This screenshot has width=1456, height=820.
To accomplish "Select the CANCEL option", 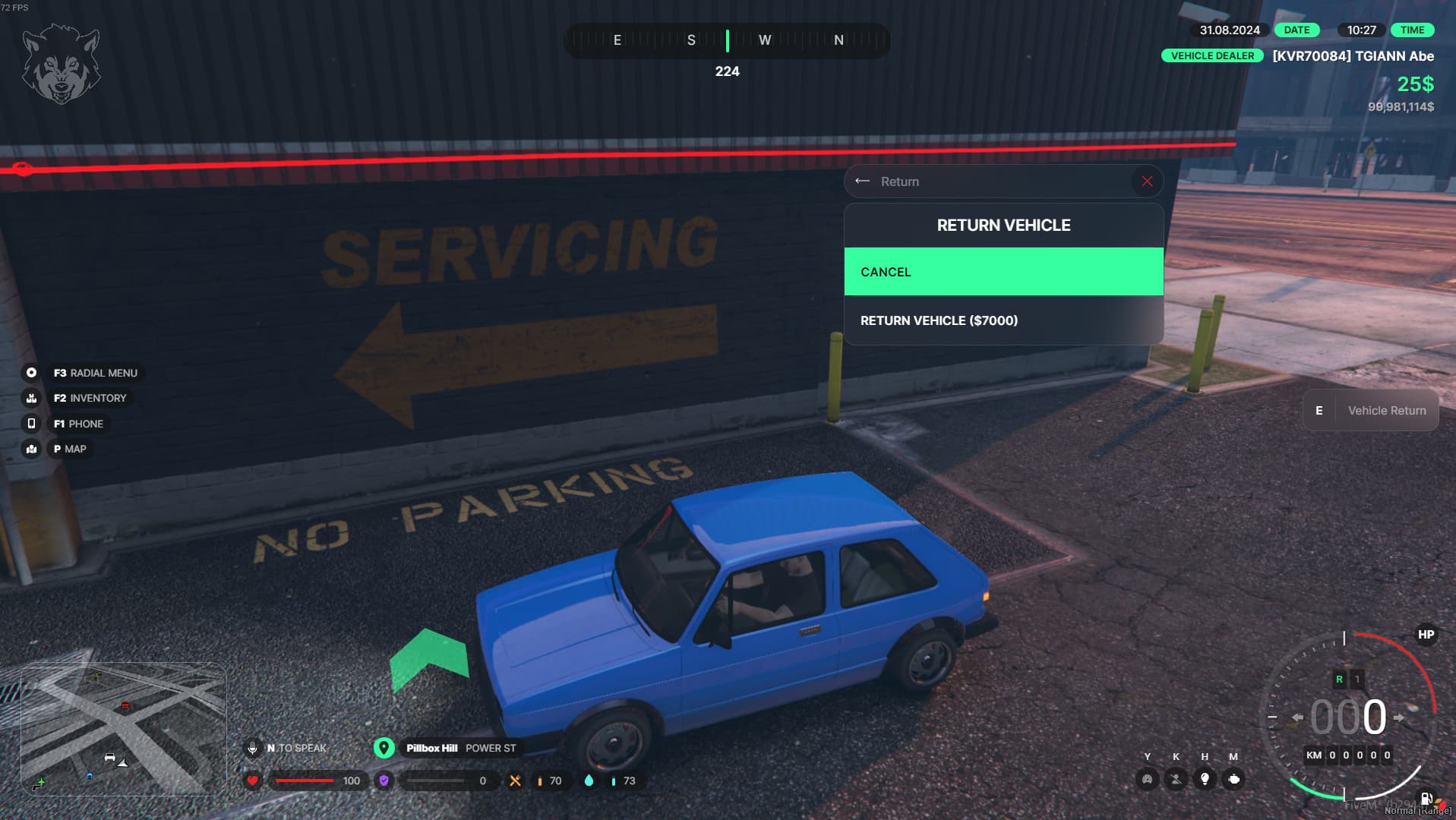I will [x=1003, y=272].
